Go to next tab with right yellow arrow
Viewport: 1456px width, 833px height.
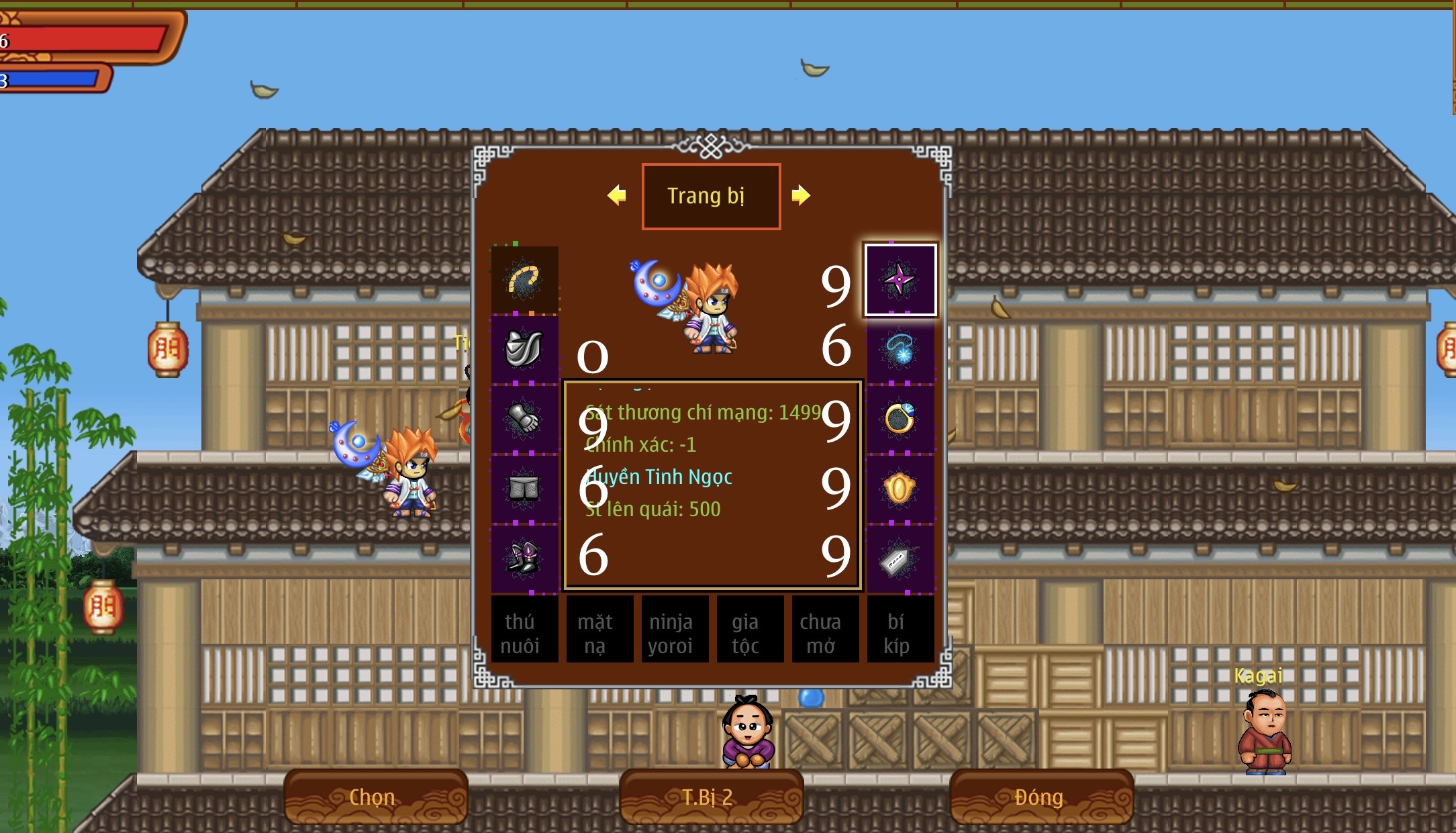coord(800,195)
